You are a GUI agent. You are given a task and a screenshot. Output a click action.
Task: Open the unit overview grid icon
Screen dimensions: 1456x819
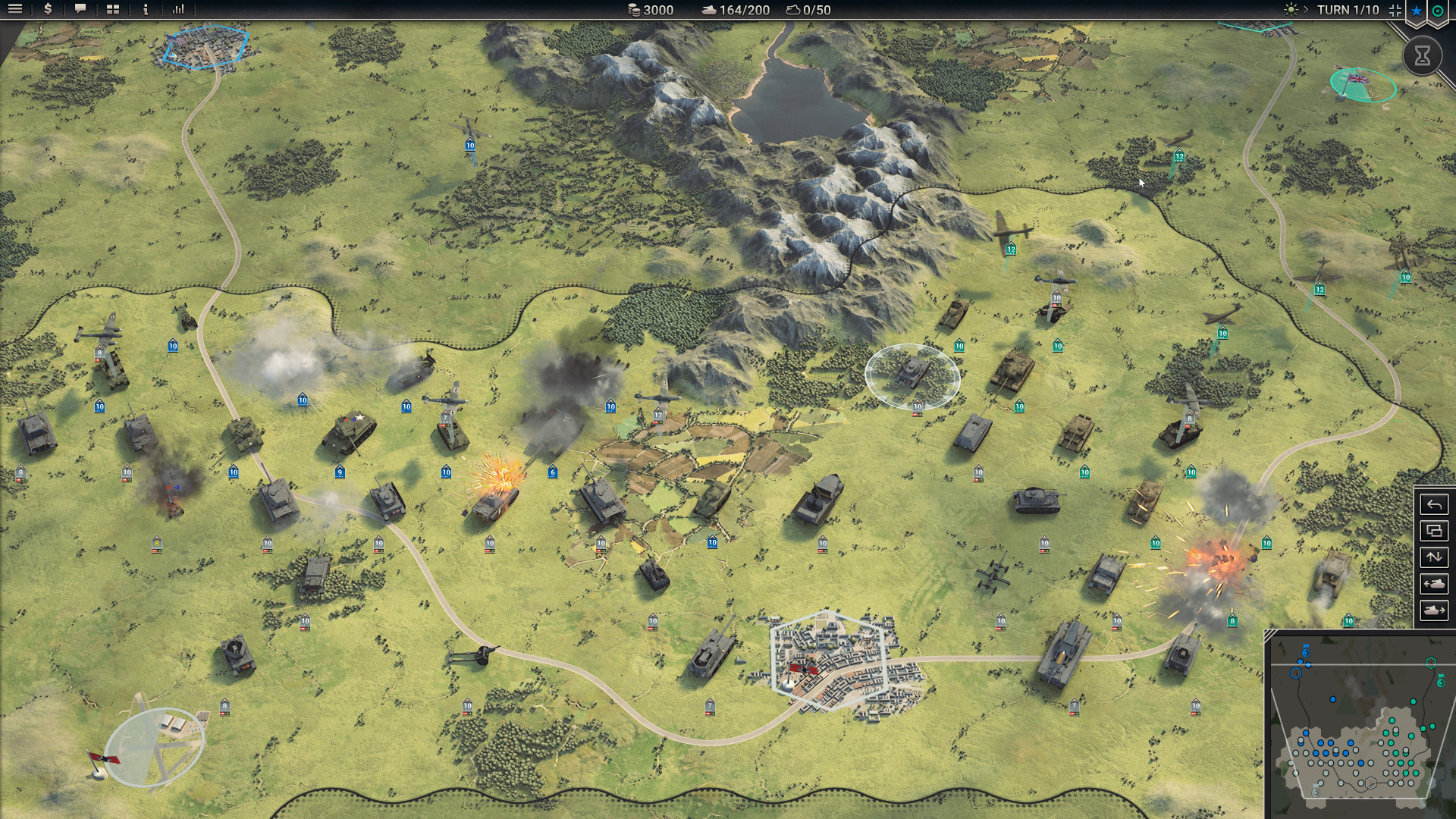tap(112, 10)
